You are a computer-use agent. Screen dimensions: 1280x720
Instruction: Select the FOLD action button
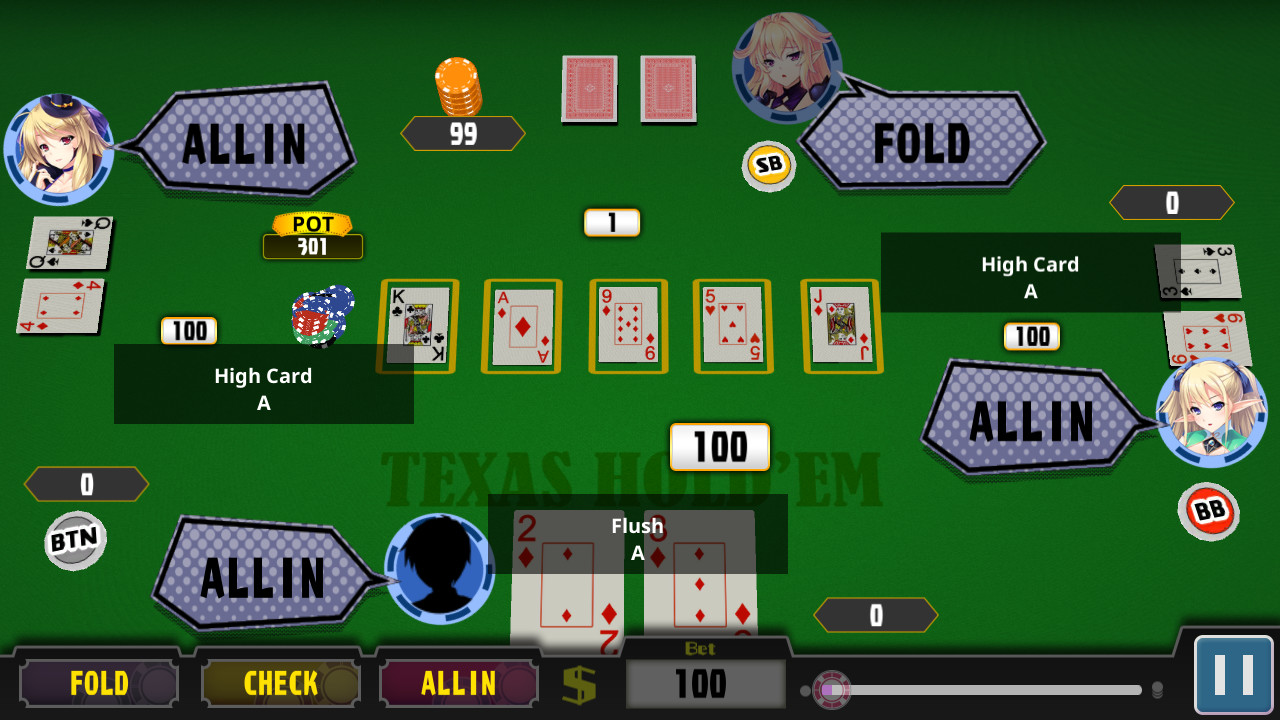tap(97, 683)
